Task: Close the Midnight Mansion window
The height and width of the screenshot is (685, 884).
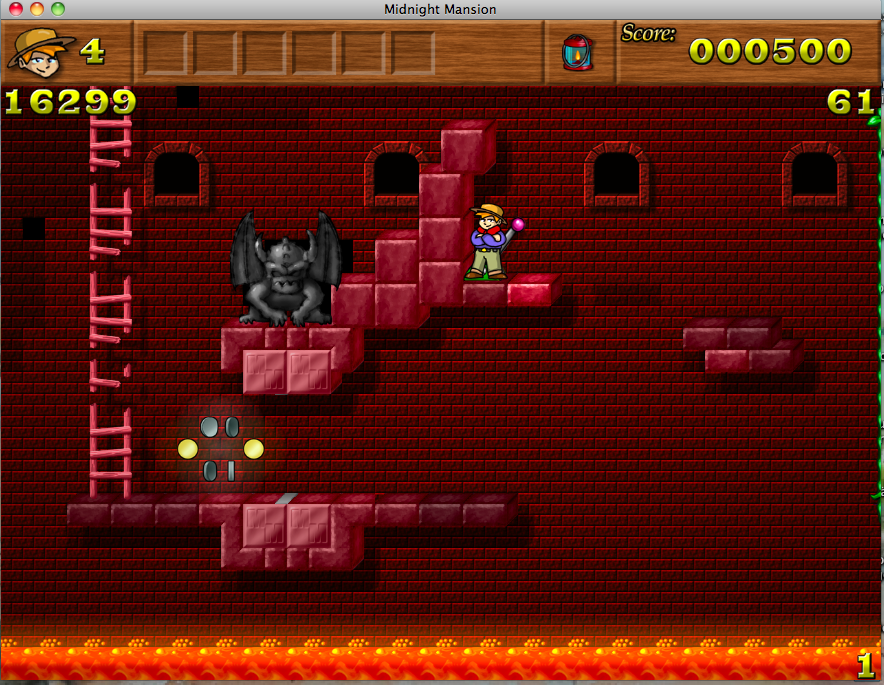Action: click(16, 9)
